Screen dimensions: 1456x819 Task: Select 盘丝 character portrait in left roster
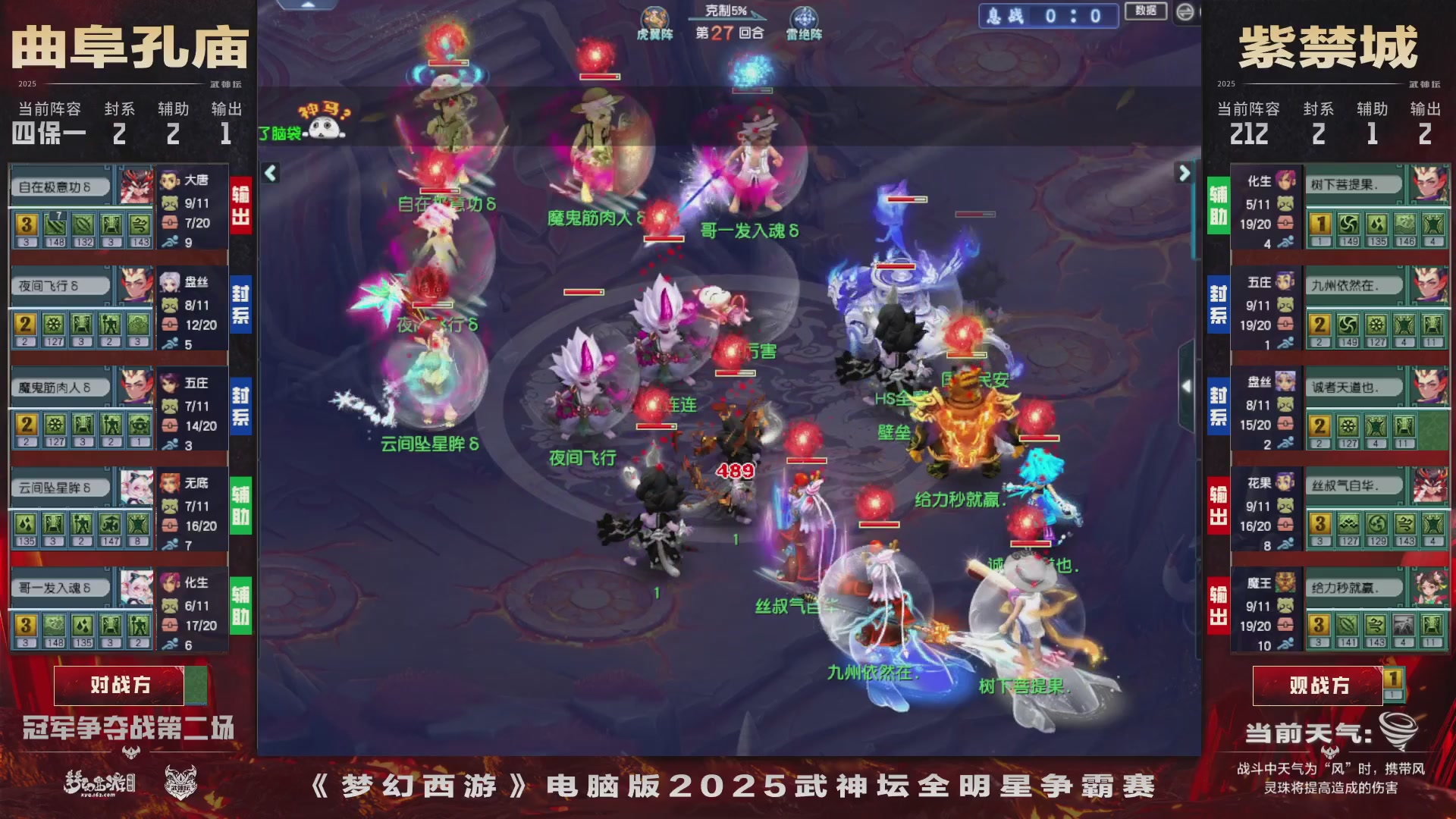pos(168,283)
